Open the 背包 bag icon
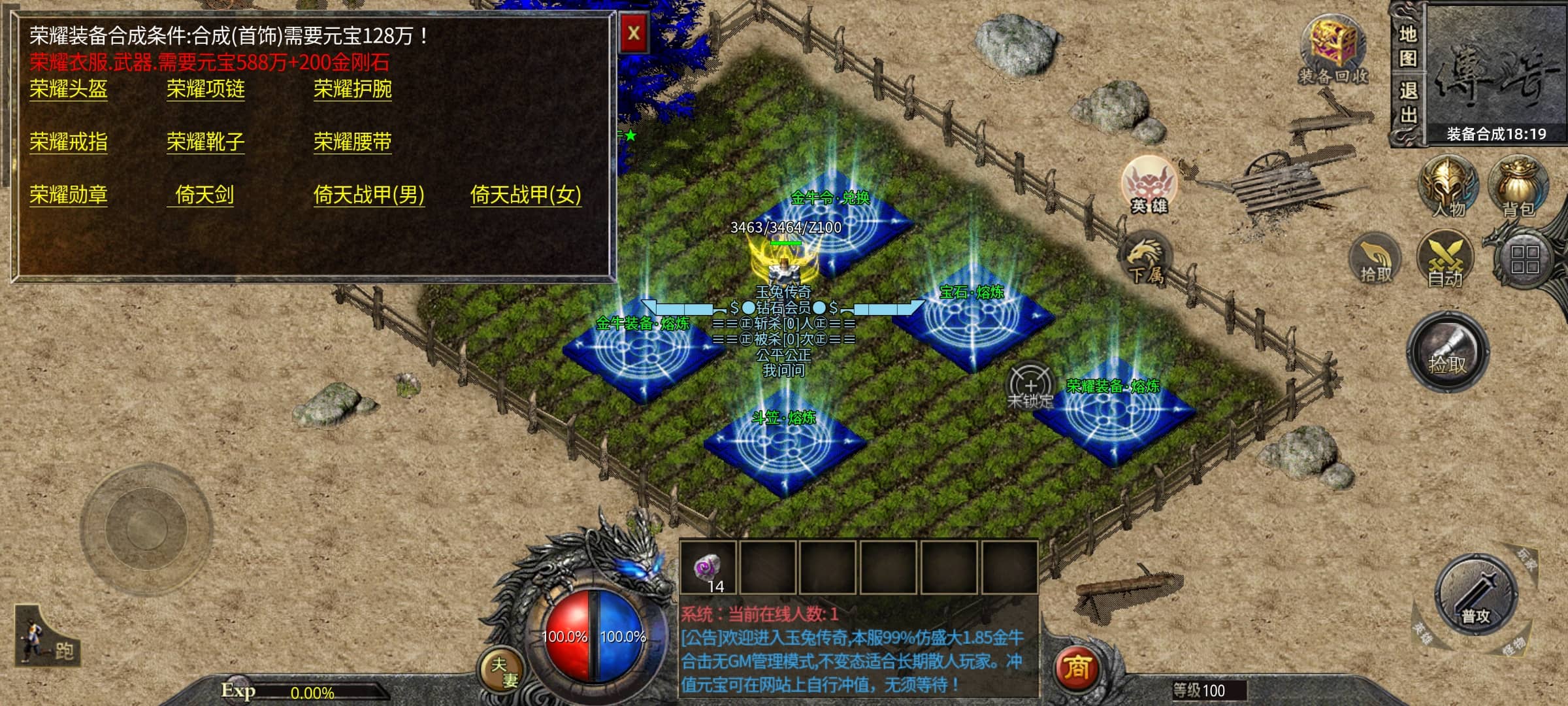The width and height of the screenshot is (1568, 706). [1518, 186]
